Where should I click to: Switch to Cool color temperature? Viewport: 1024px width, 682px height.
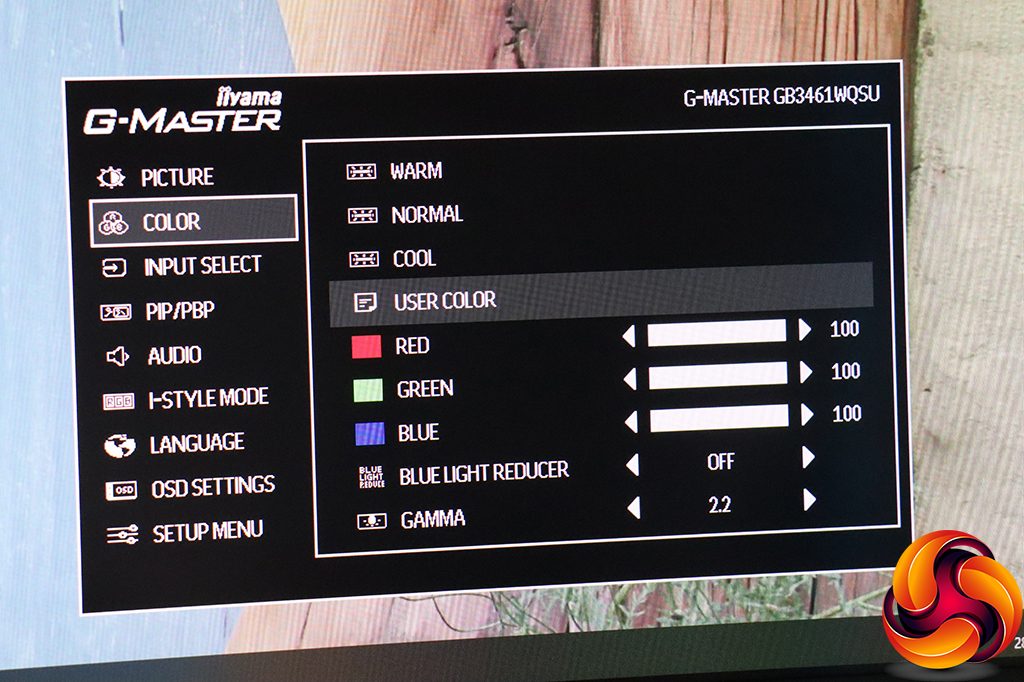point(414,259)
